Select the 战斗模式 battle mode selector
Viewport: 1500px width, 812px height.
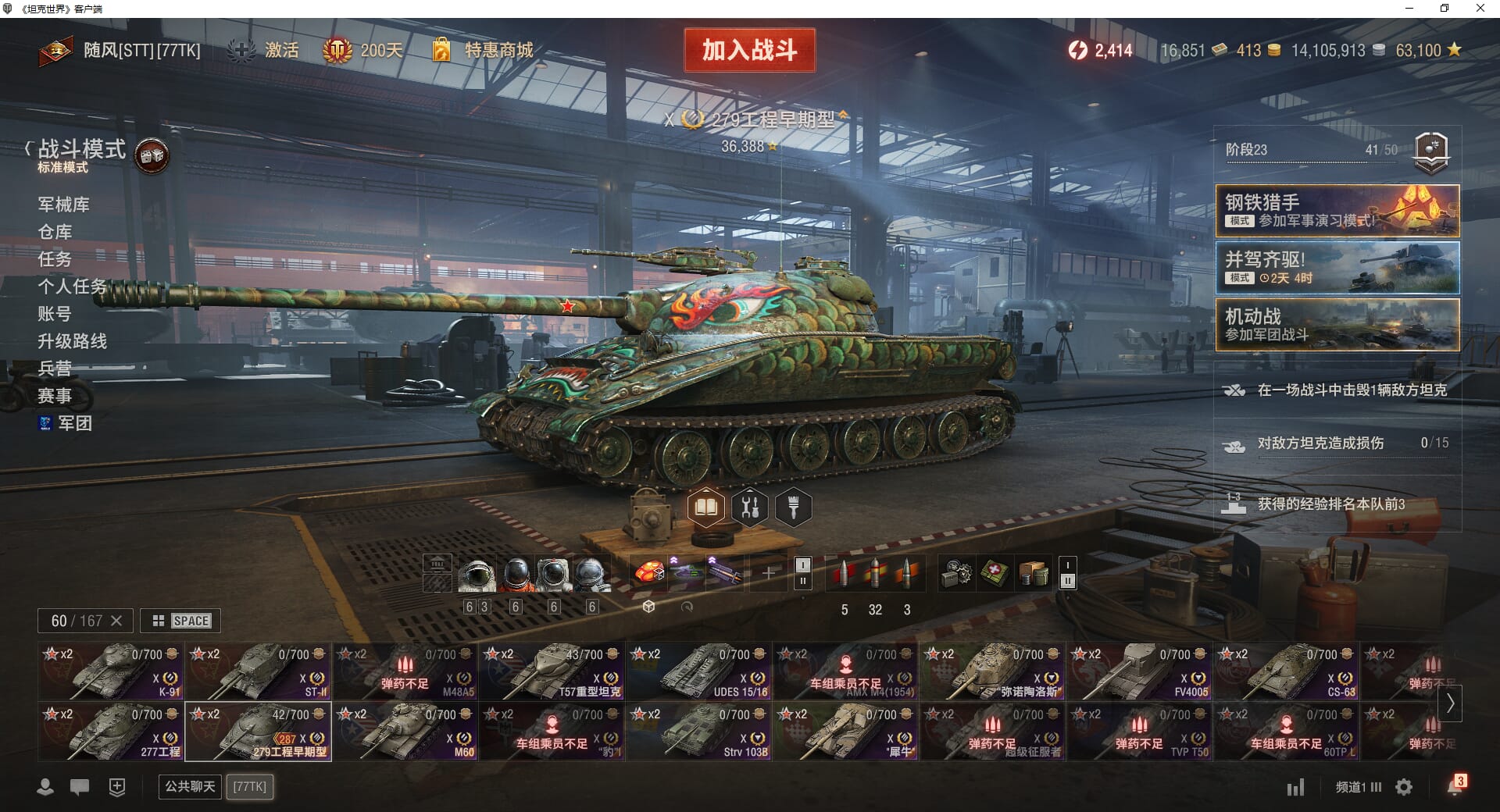81,150
